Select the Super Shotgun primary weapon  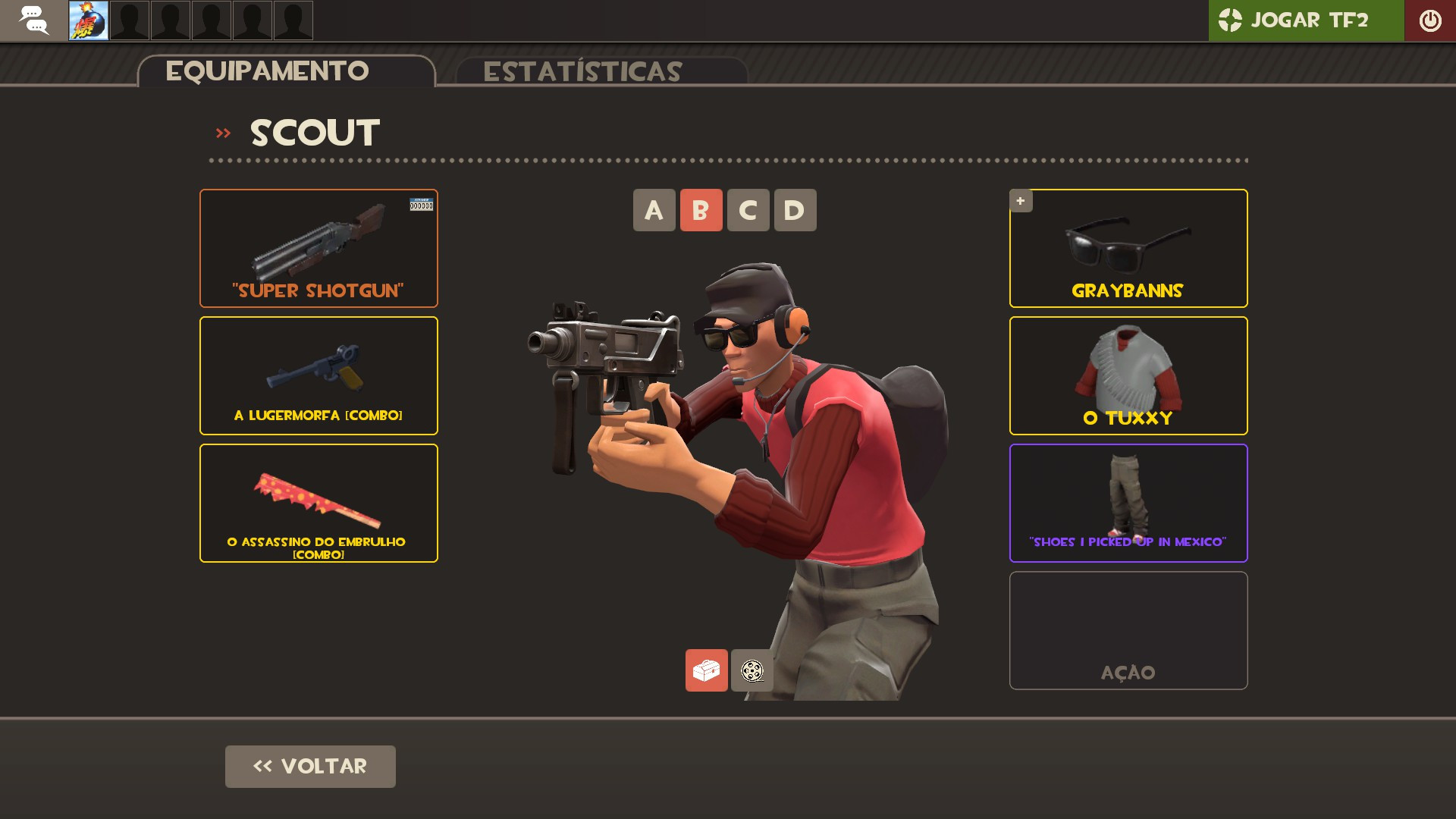tap(318, 248)
